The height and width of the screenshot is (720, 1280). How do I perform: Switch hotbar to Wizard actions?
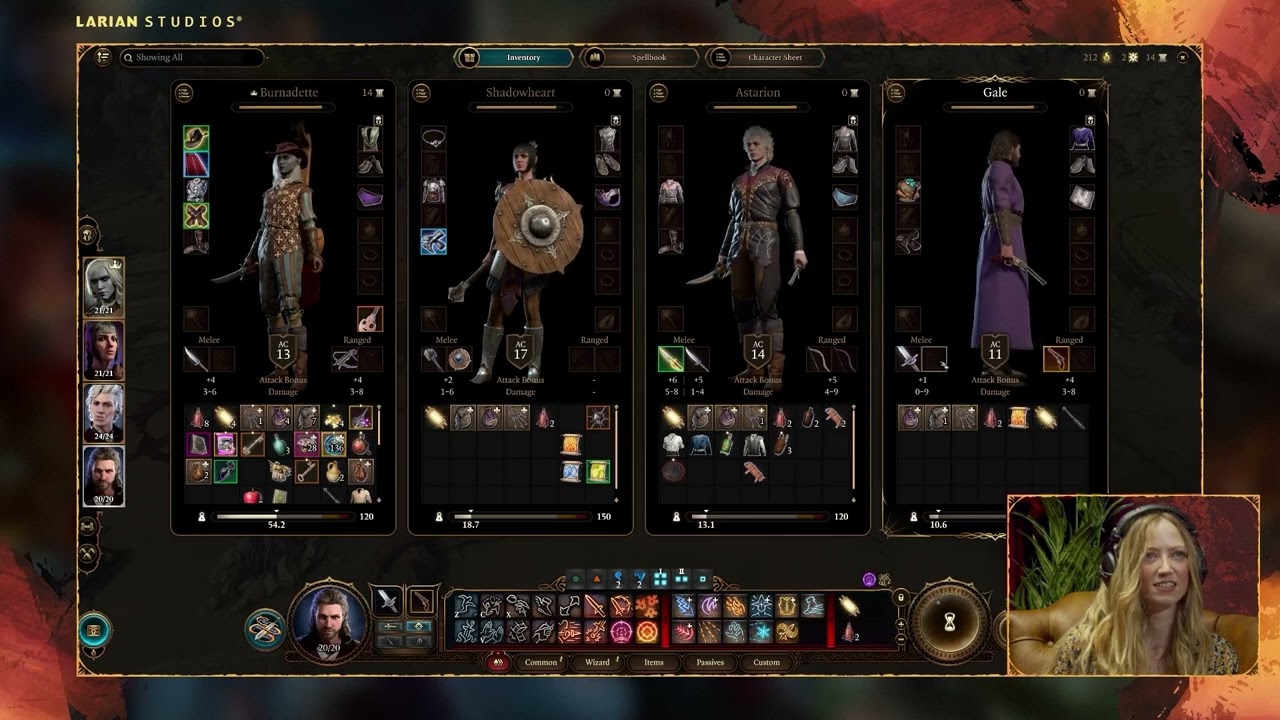pyautogui.click(x=597, y=662)
